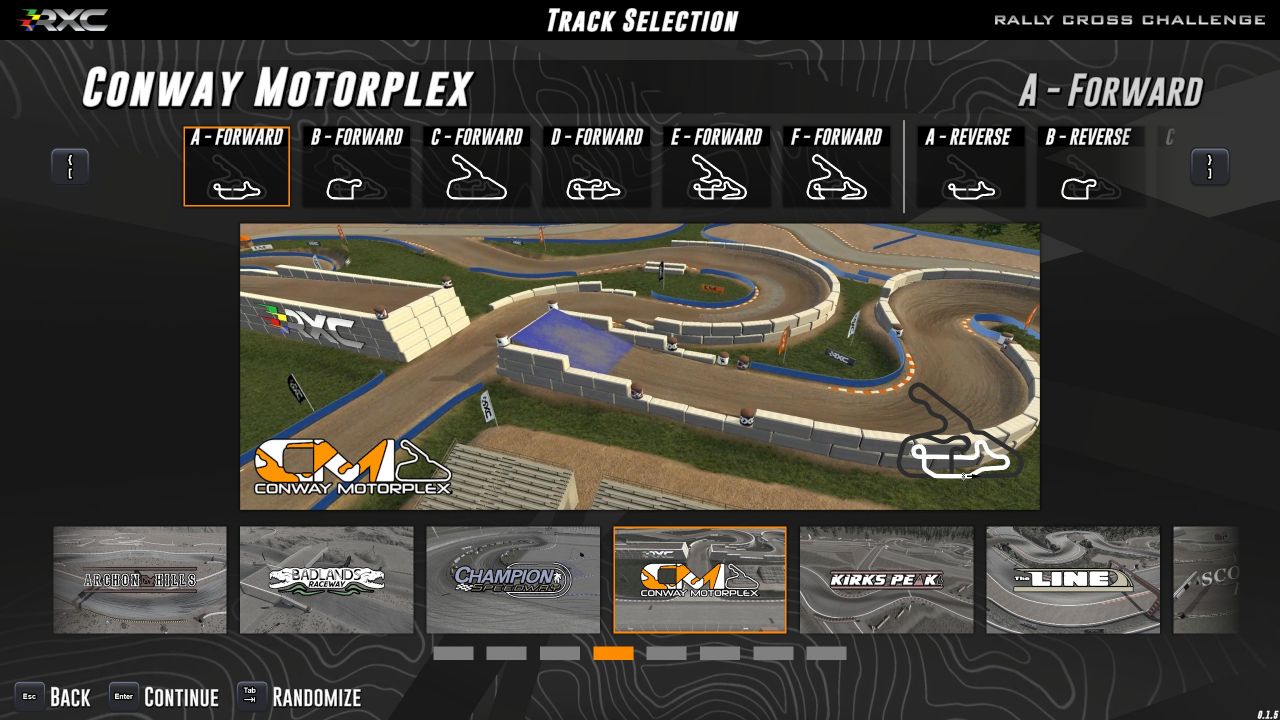Select the D - Forward track variant
This screenshot has height=720, width=1280.
[597, 167]
